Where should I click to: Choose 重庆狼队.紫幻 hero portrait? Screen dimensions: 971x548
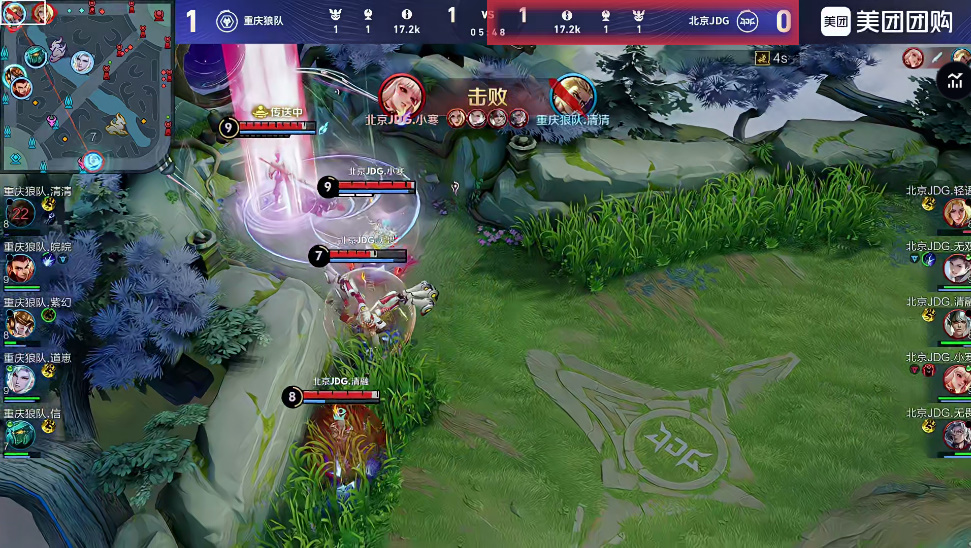19,323
